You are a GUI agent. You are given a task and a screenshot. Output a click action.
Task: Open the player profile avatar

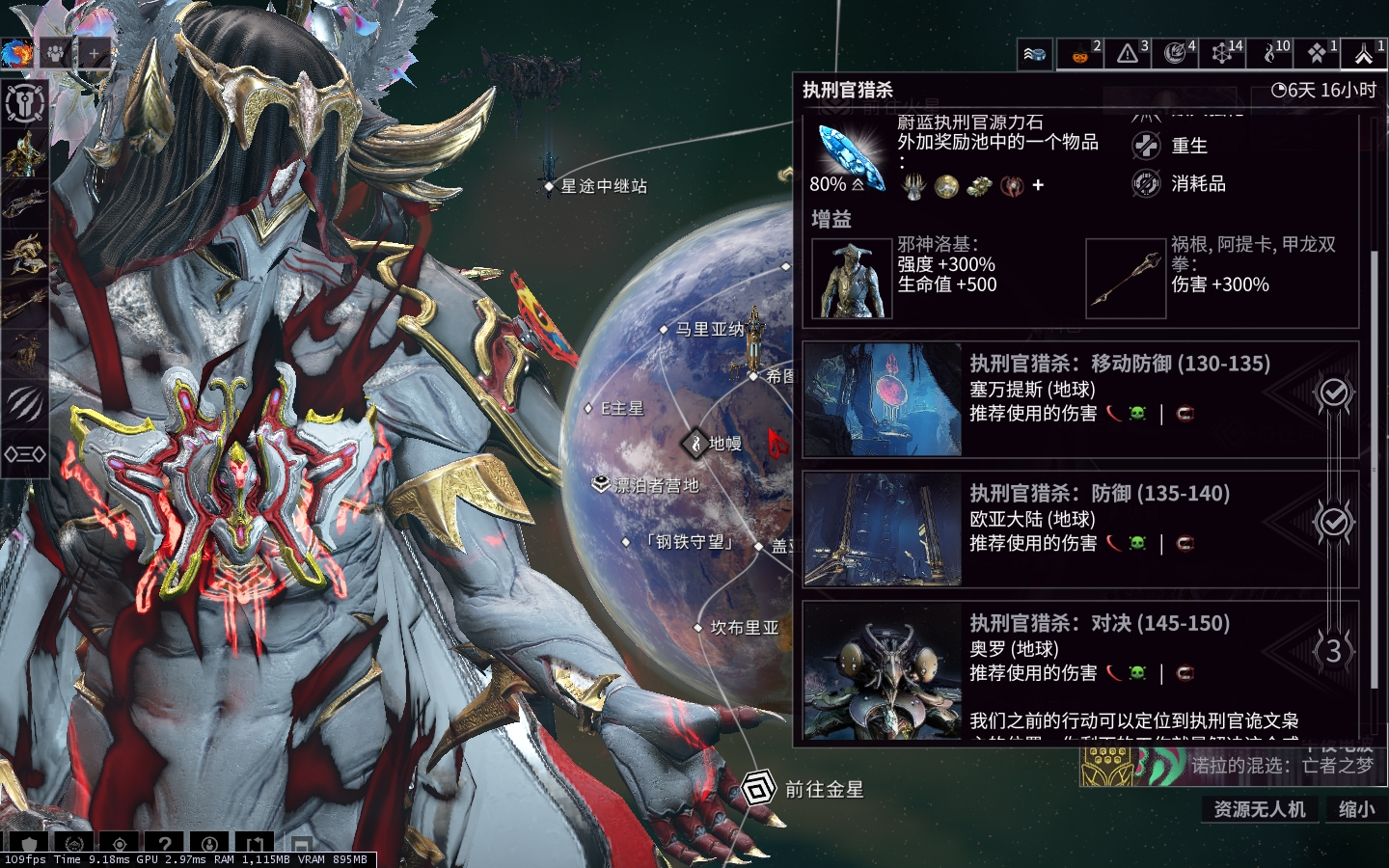(x=16, y=54)
